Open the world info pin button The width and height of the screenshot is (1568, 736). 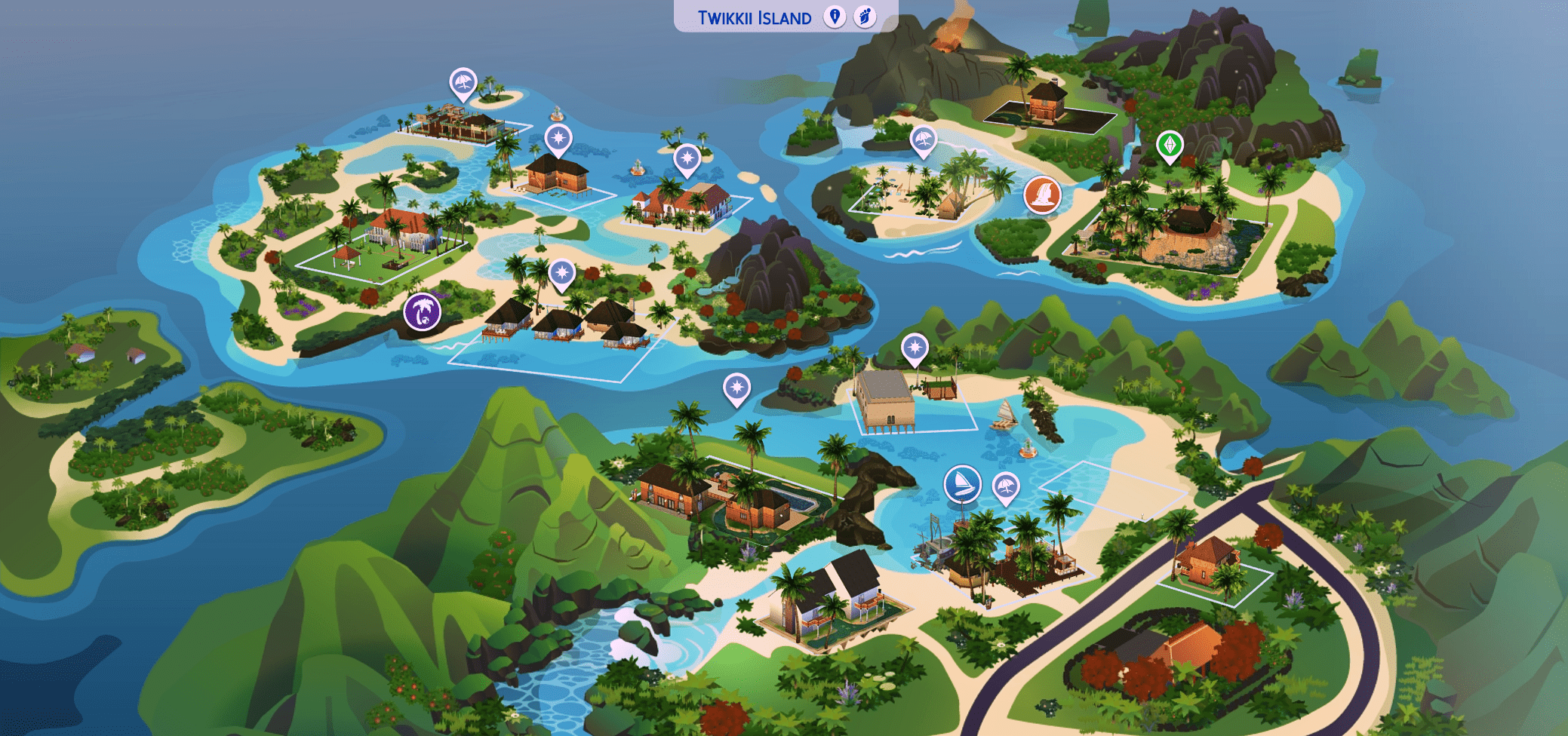coord(834,17)
